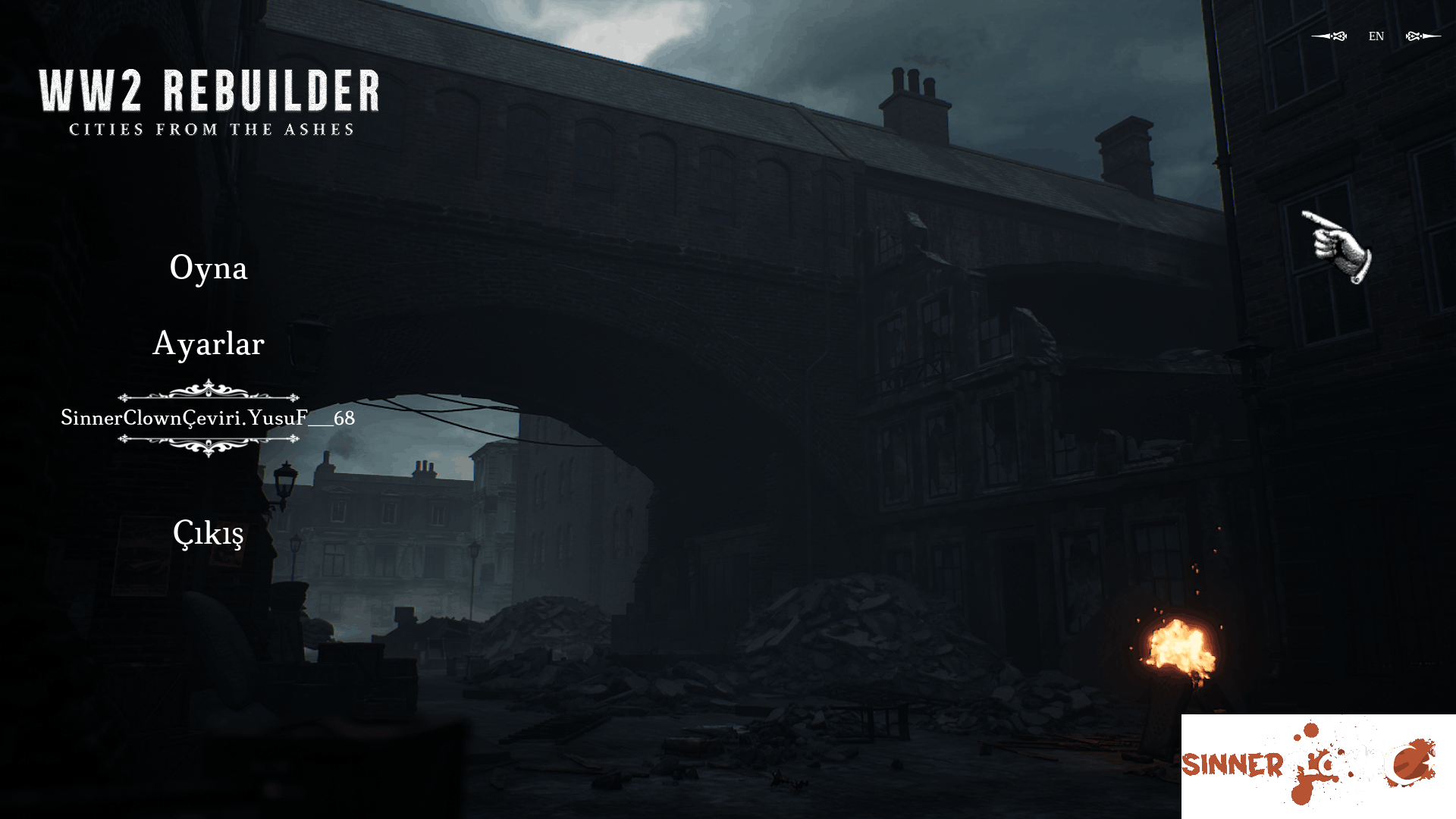Click the SinnerClownÇeviri.YusuF__68 credit link
Viewport: 1456px width, 819px height.
tap(209, 418)
